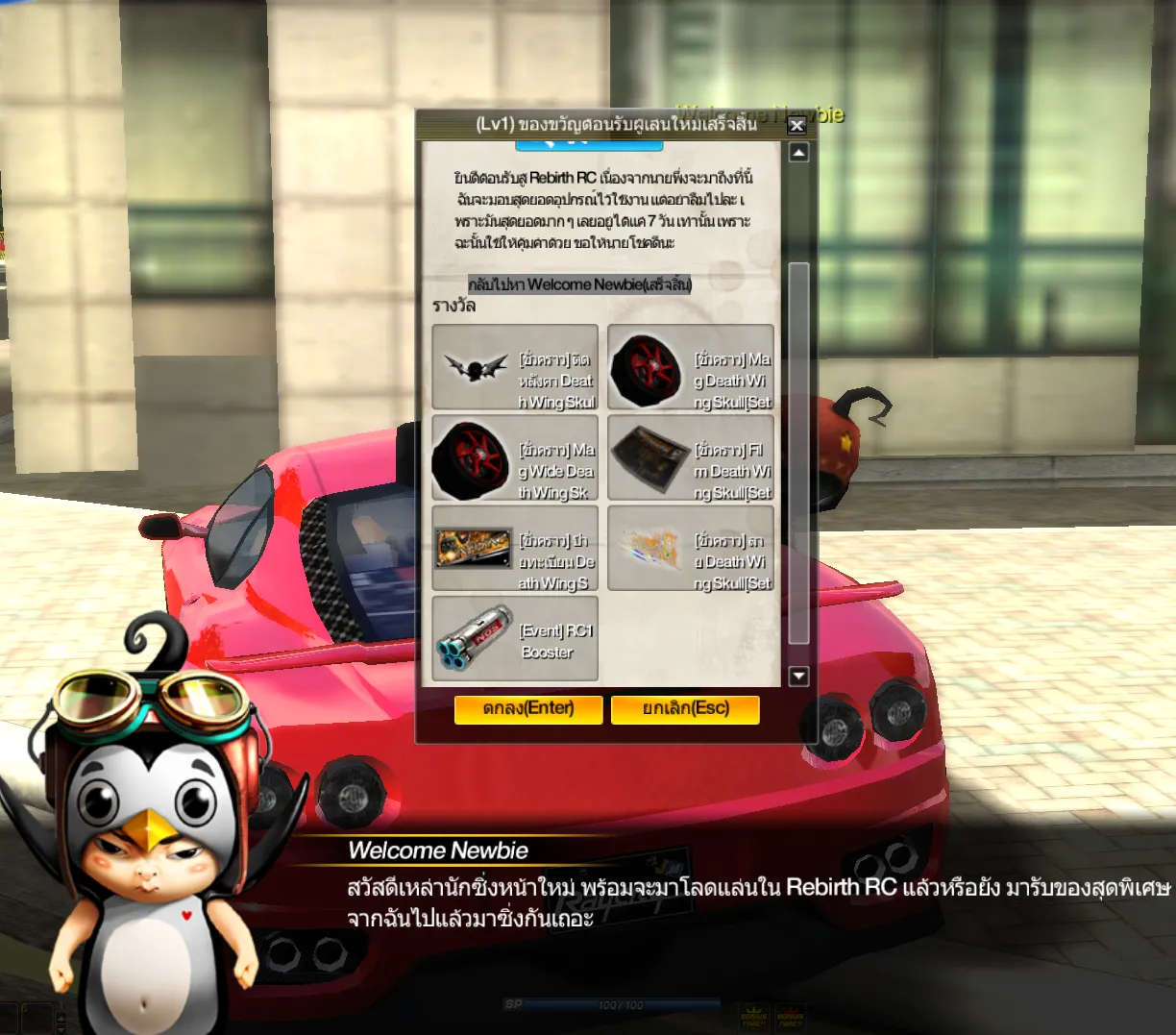Select the RC1 Booster reward item
The image size is (1176, 1035).
[x=515, y=639]
